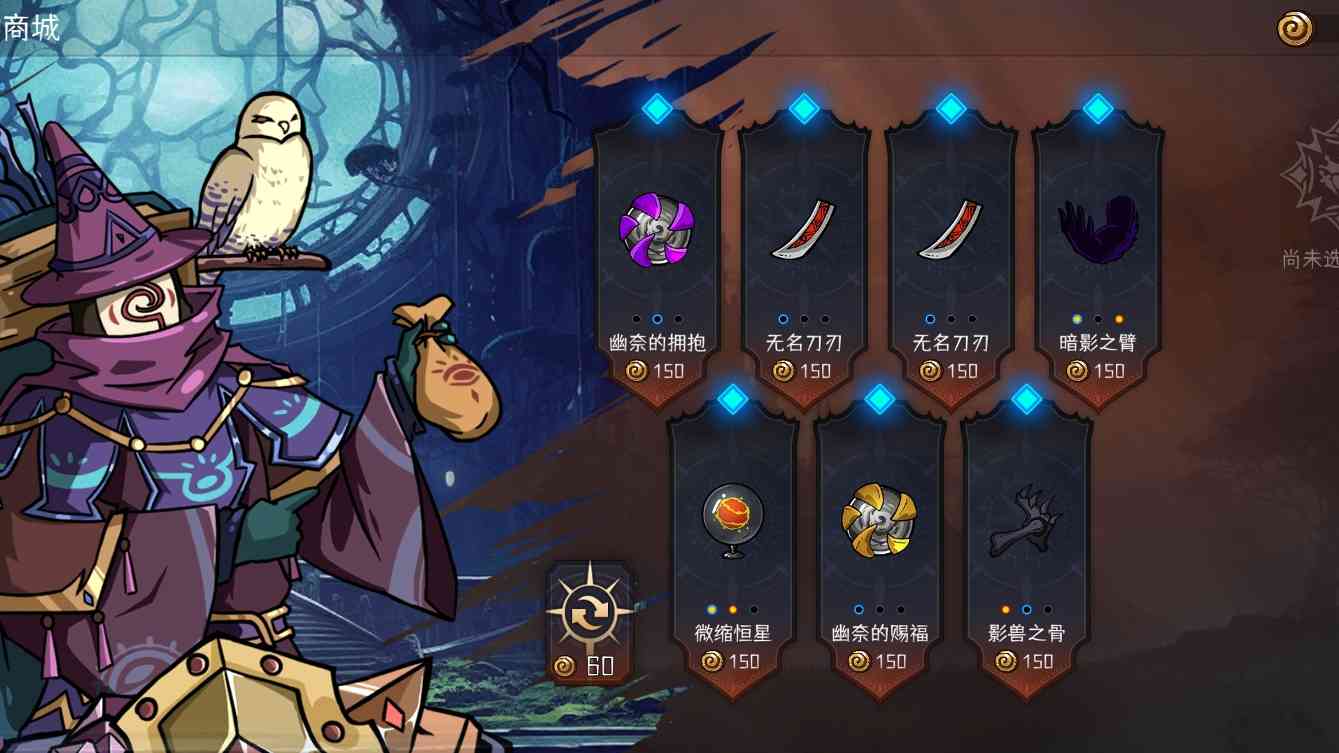Select the middle dot under 微缩恒星

(x=735, y=607)
